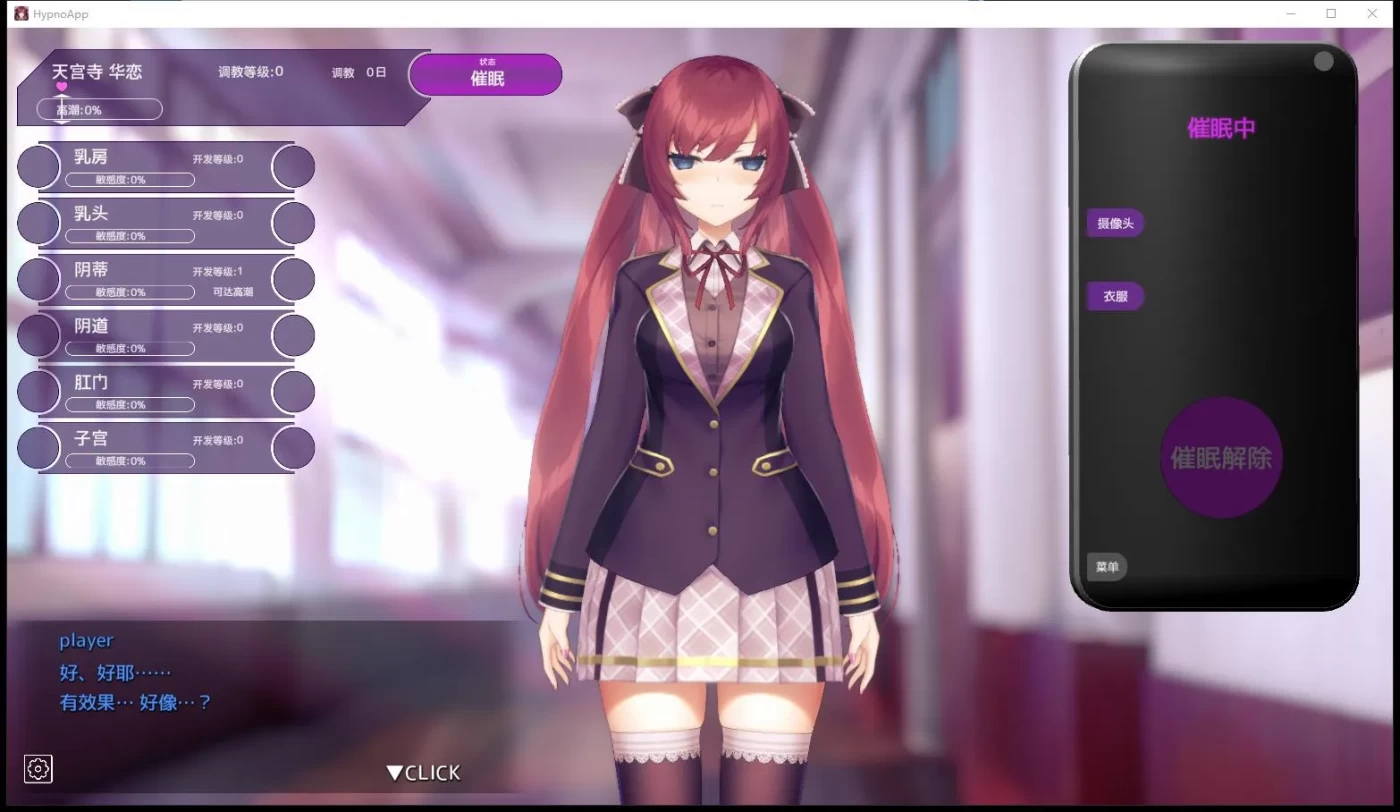Viewport: 1400px width, 812px height.
Task: Click the 子宫 row's circle icon
Action: 37,448
